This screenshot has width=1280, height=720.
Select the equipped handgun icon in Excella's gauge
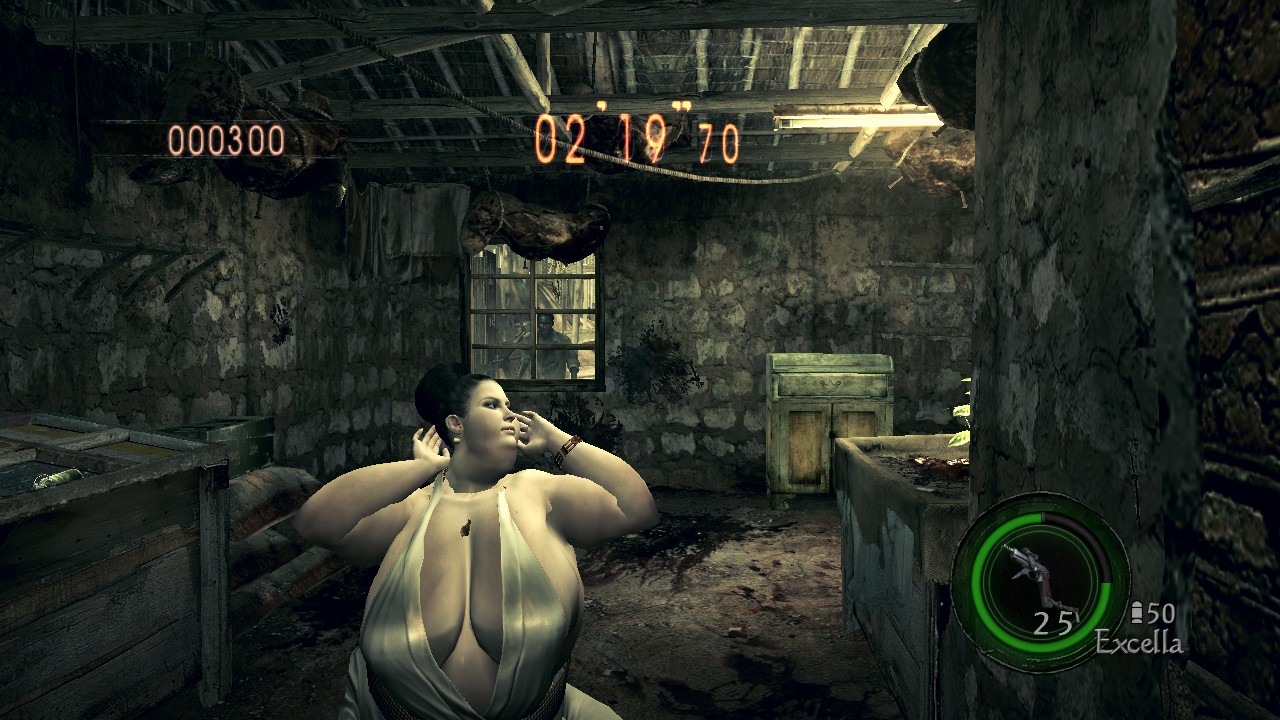(1034, 573)
